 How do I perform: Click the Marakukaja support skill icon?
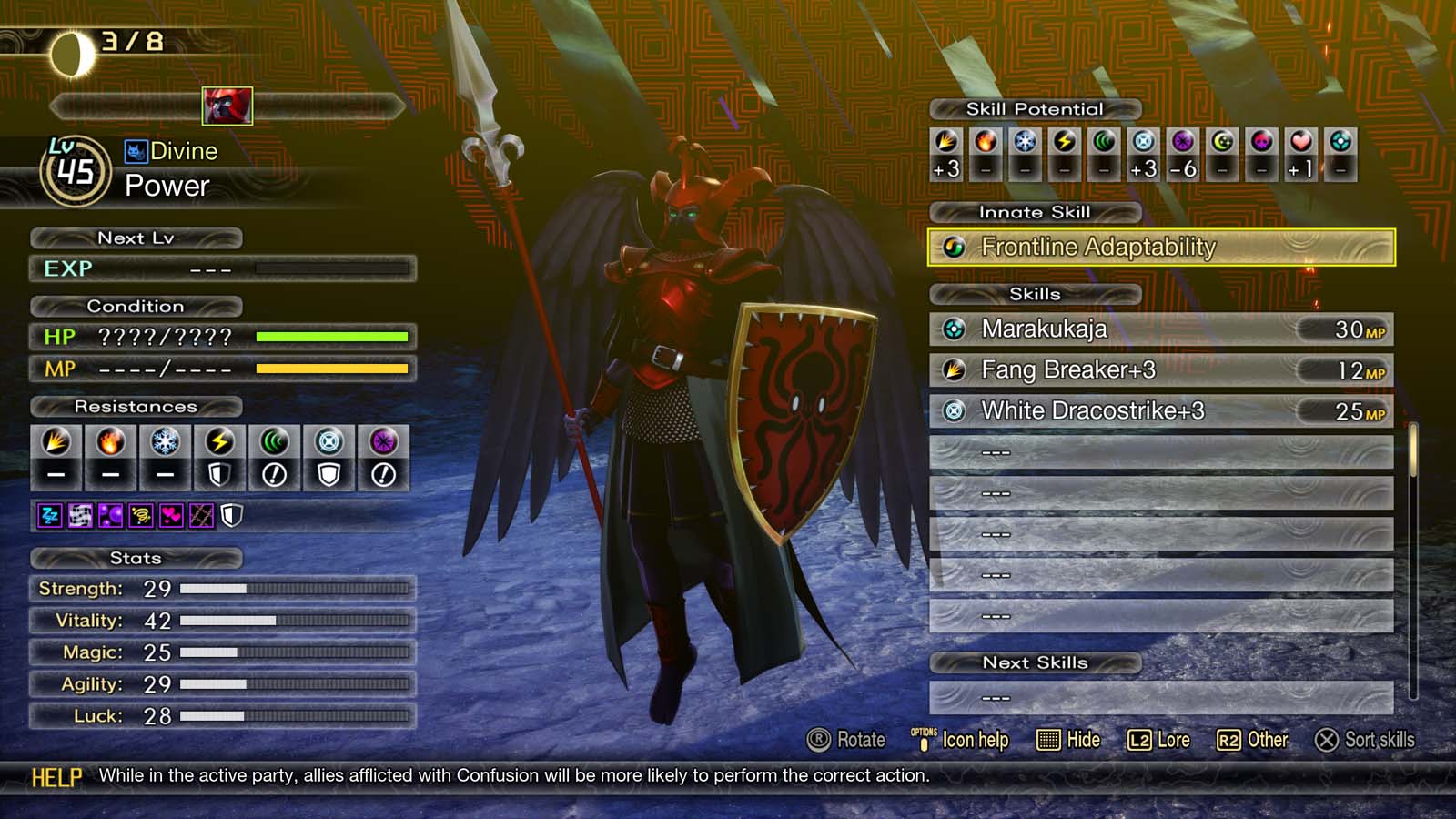click(x=955, y=329)
